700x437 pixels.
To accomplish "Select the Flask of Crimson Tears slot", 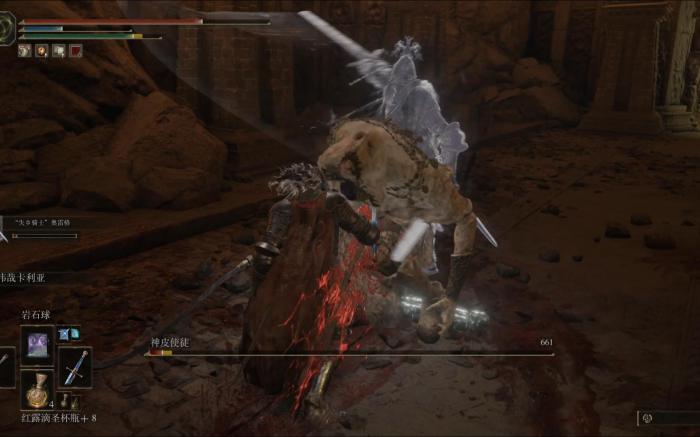I will pos(38,389).
